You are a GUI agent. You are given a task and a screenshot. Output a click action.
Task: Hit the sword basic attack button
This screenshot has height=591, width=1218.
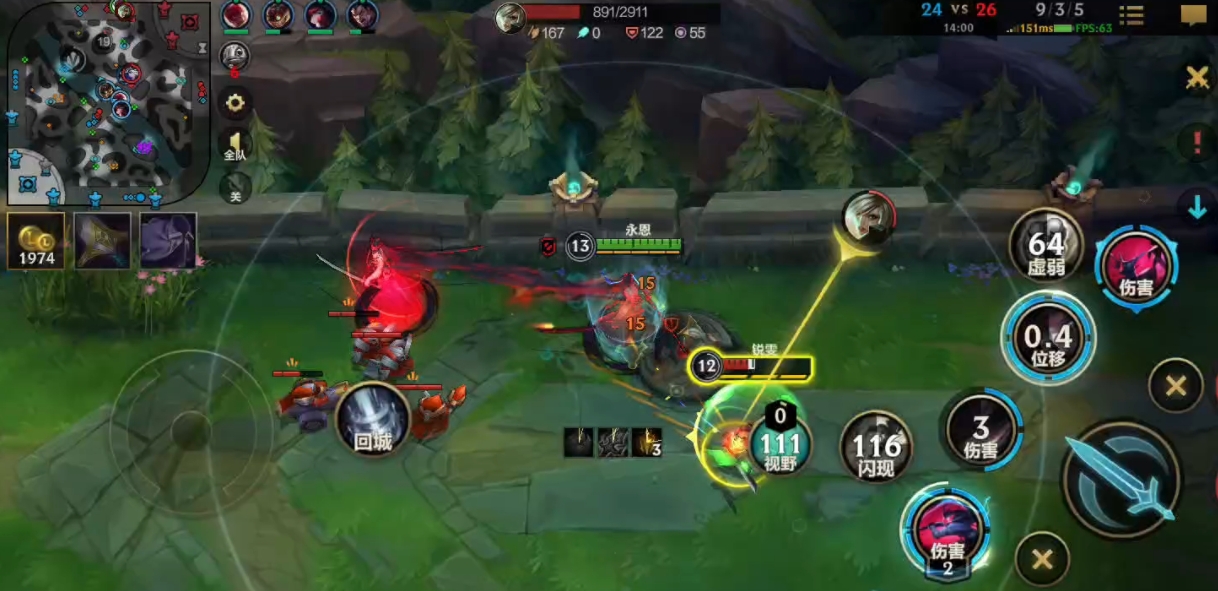coord(1120,480)
